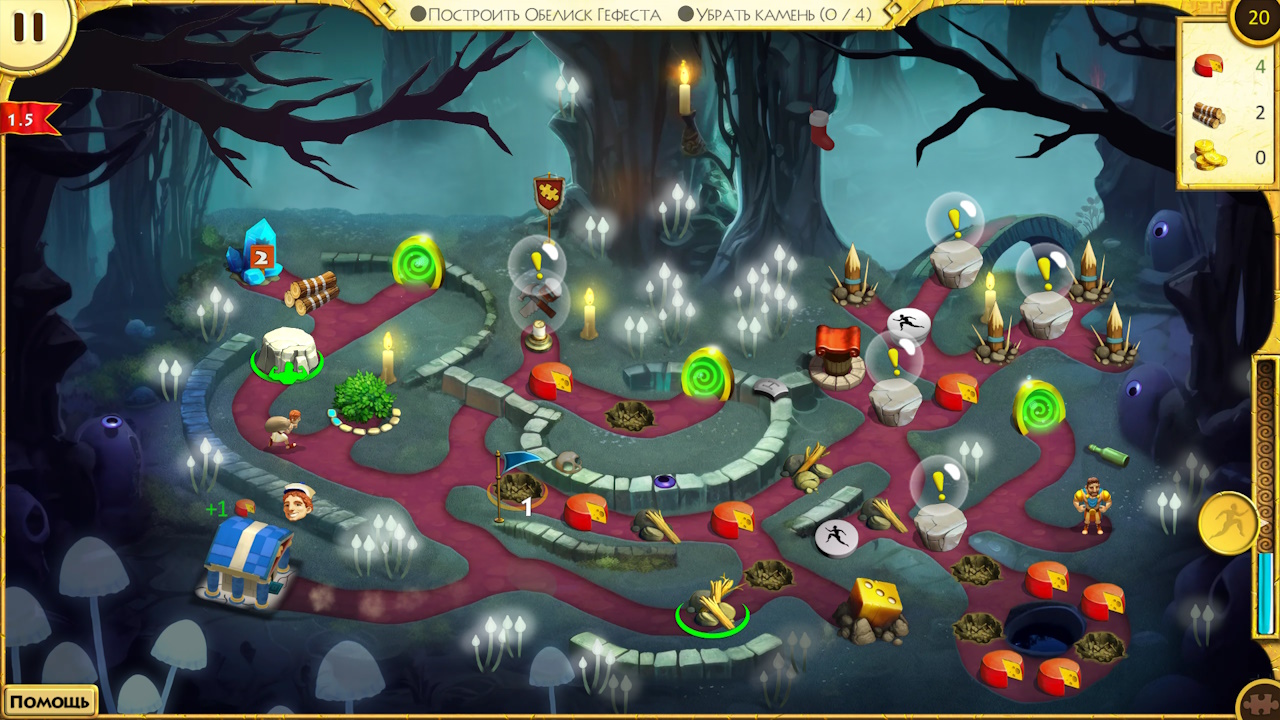Activate the golden running man speed bonus
The height and width of the screenshot is (720, 1280).
[1227, 523]
